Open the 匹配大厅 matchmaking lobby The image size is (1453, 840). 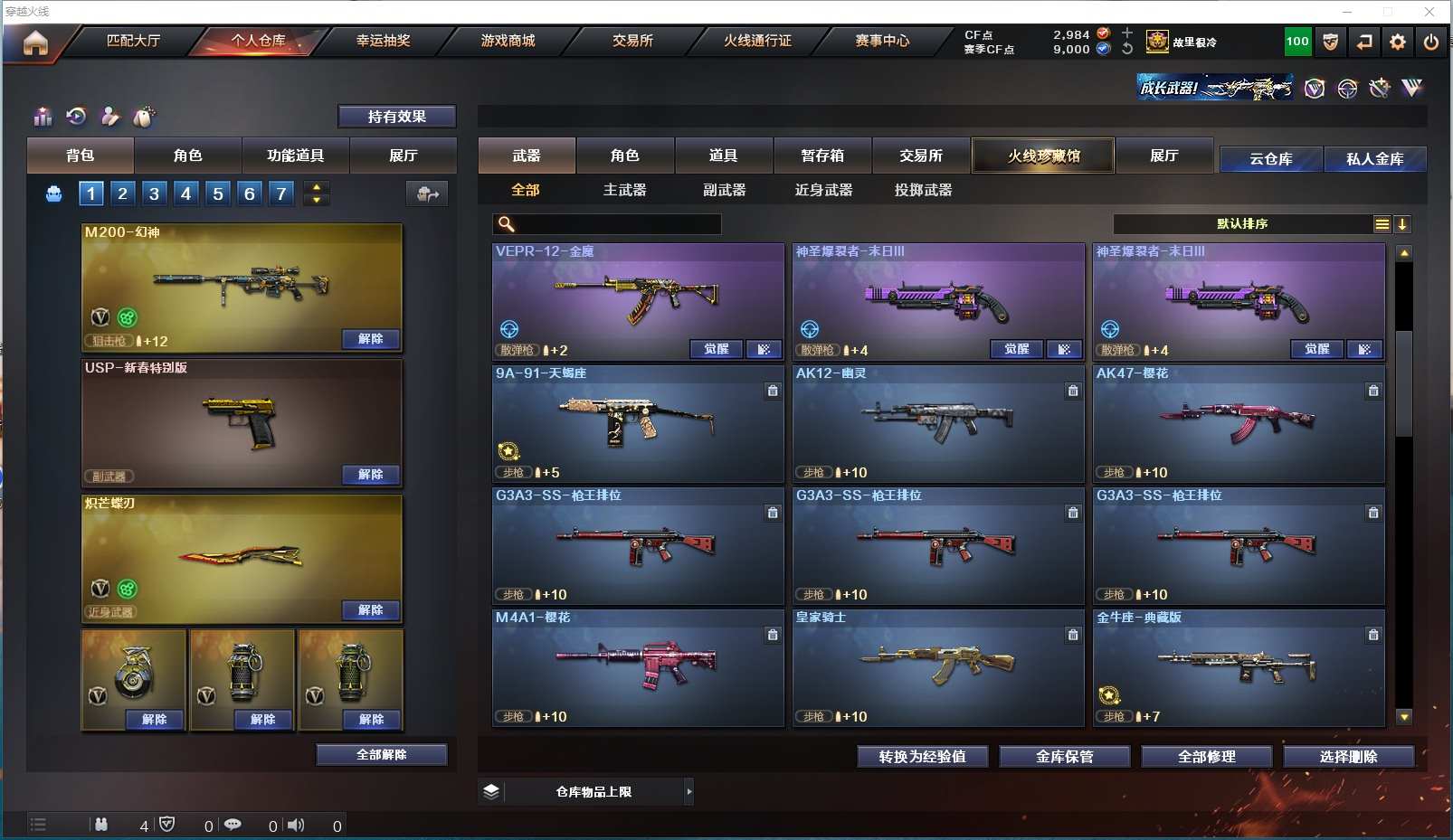[133, 41]
